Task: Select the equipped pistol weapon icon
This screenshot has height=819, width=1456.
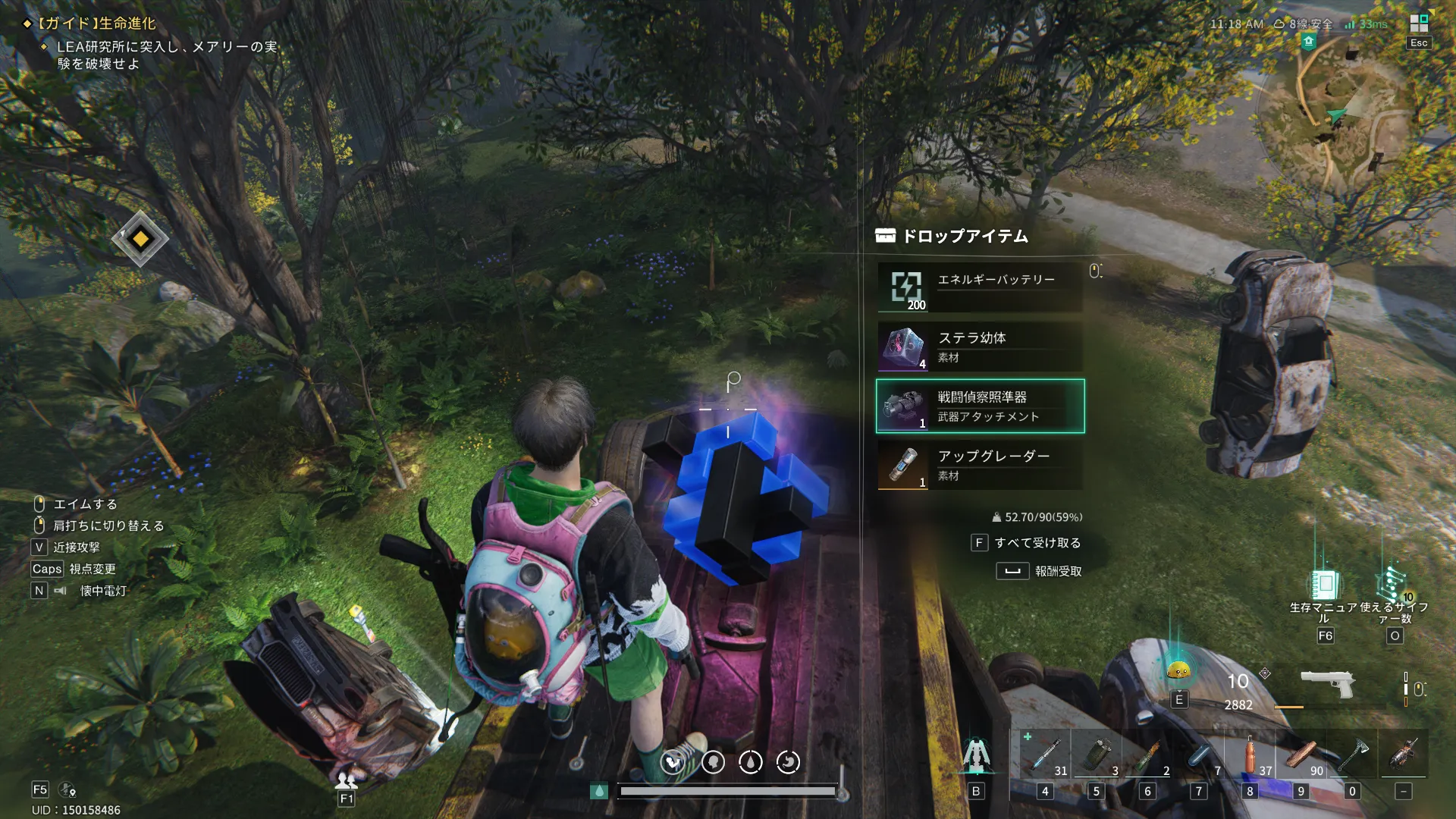Action: tap(1328, 682)
